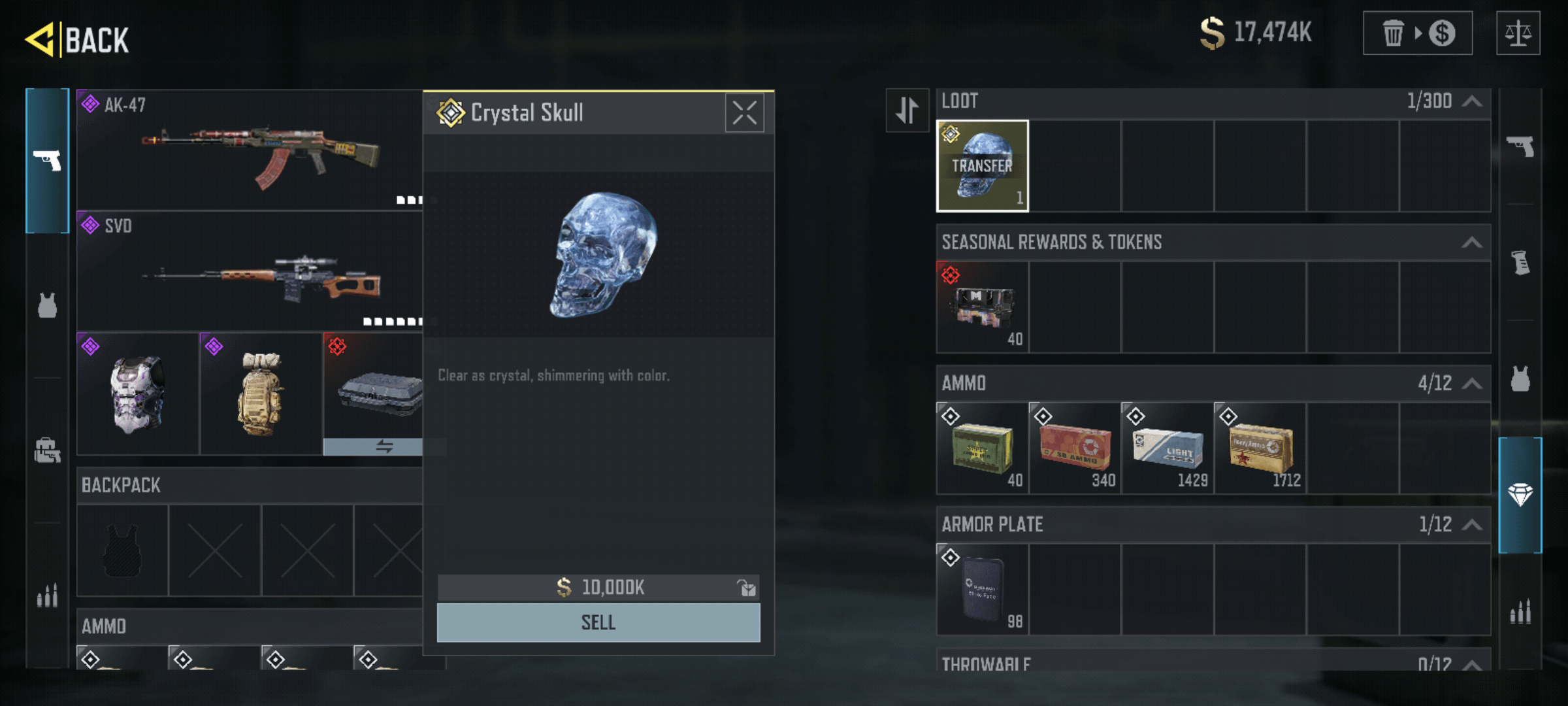Screen dimensions: 1568x706
Task: Select the seasonal reward crate item
Action: (982, 307)
